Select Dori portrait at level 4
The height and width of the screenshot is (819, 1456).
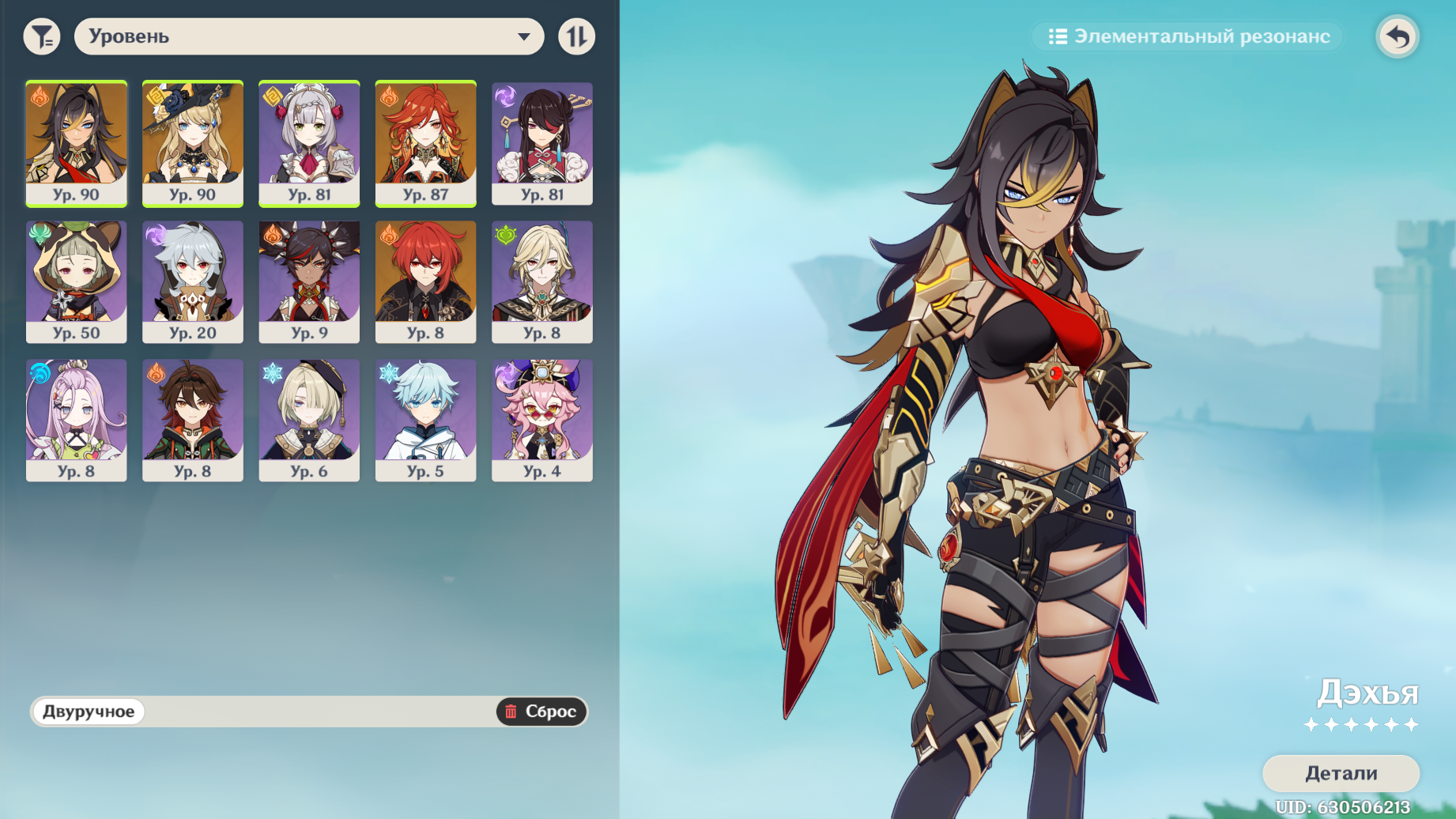coord(542,420)
